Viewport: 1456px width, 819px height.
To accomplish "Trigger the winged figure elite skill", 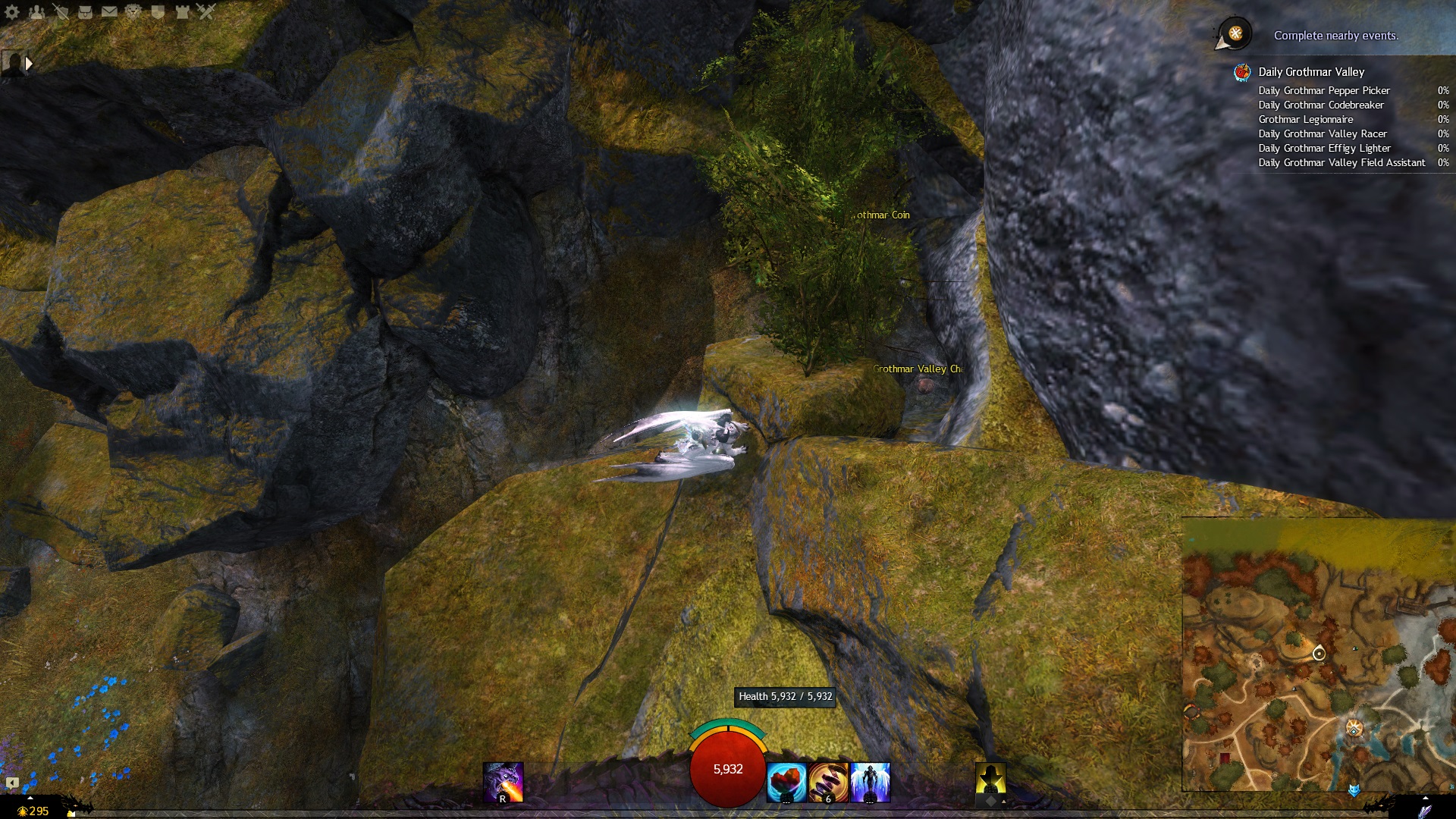I will [x=870, y=783].
